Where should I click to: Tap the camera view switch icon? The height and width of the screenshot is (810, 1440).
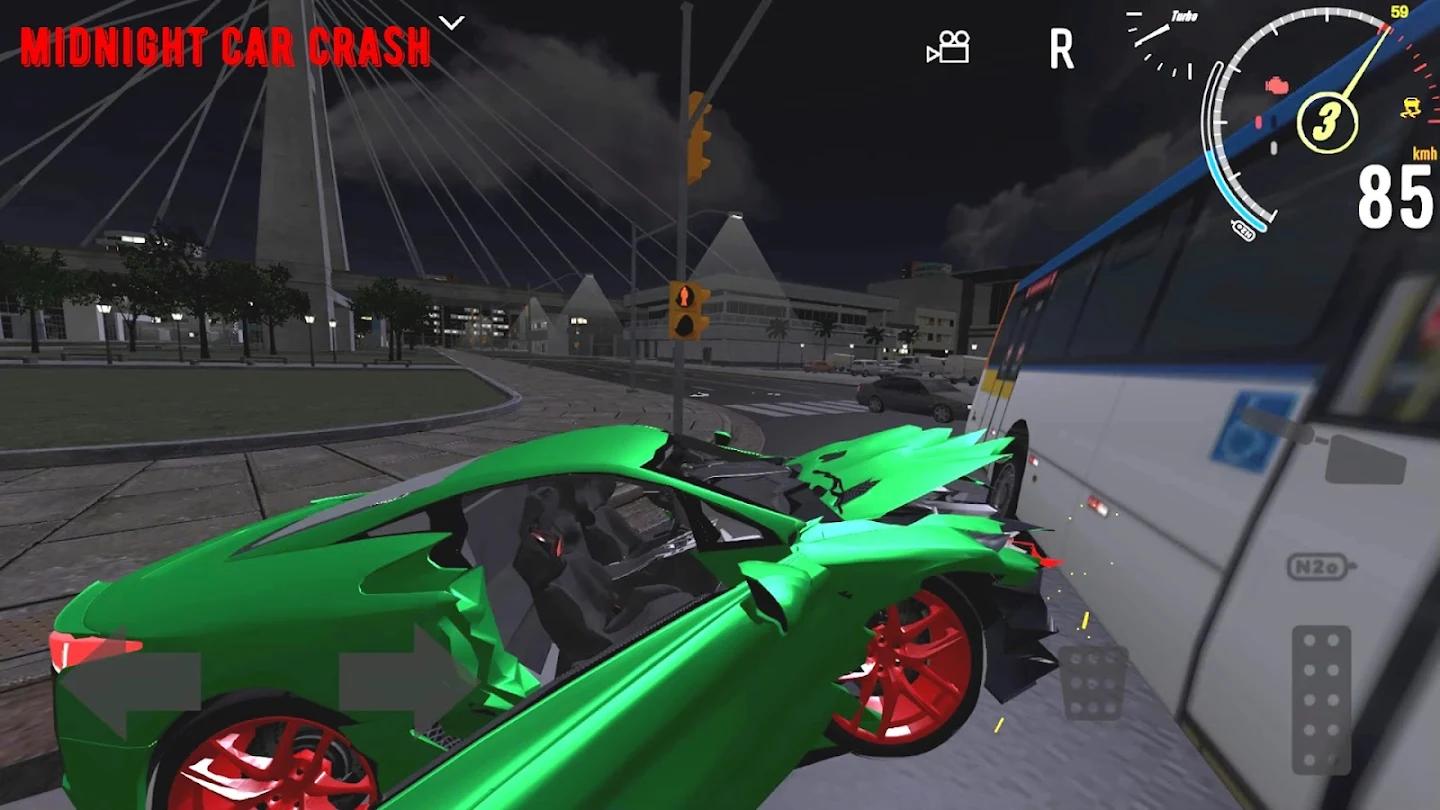tap(948, 47)
